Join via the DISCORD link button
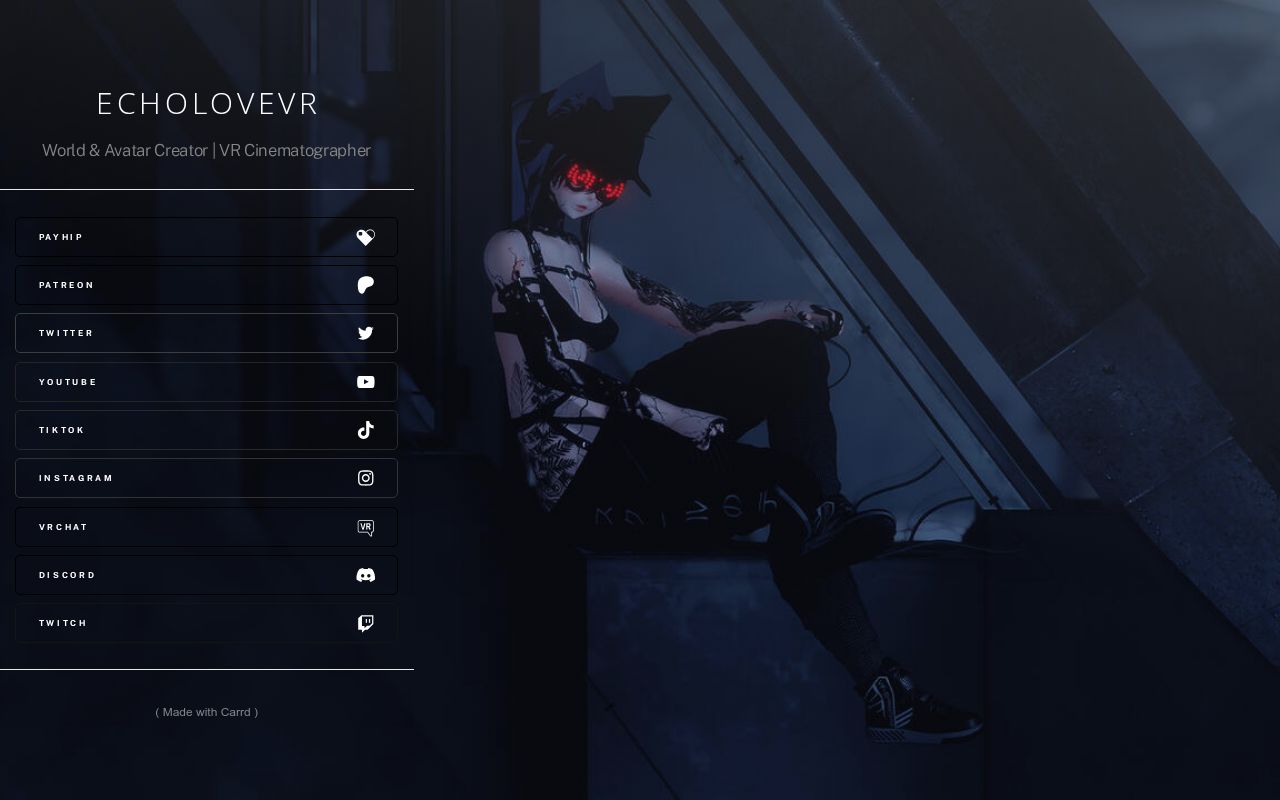This screenshot has width=1280, height=800. 180,575
